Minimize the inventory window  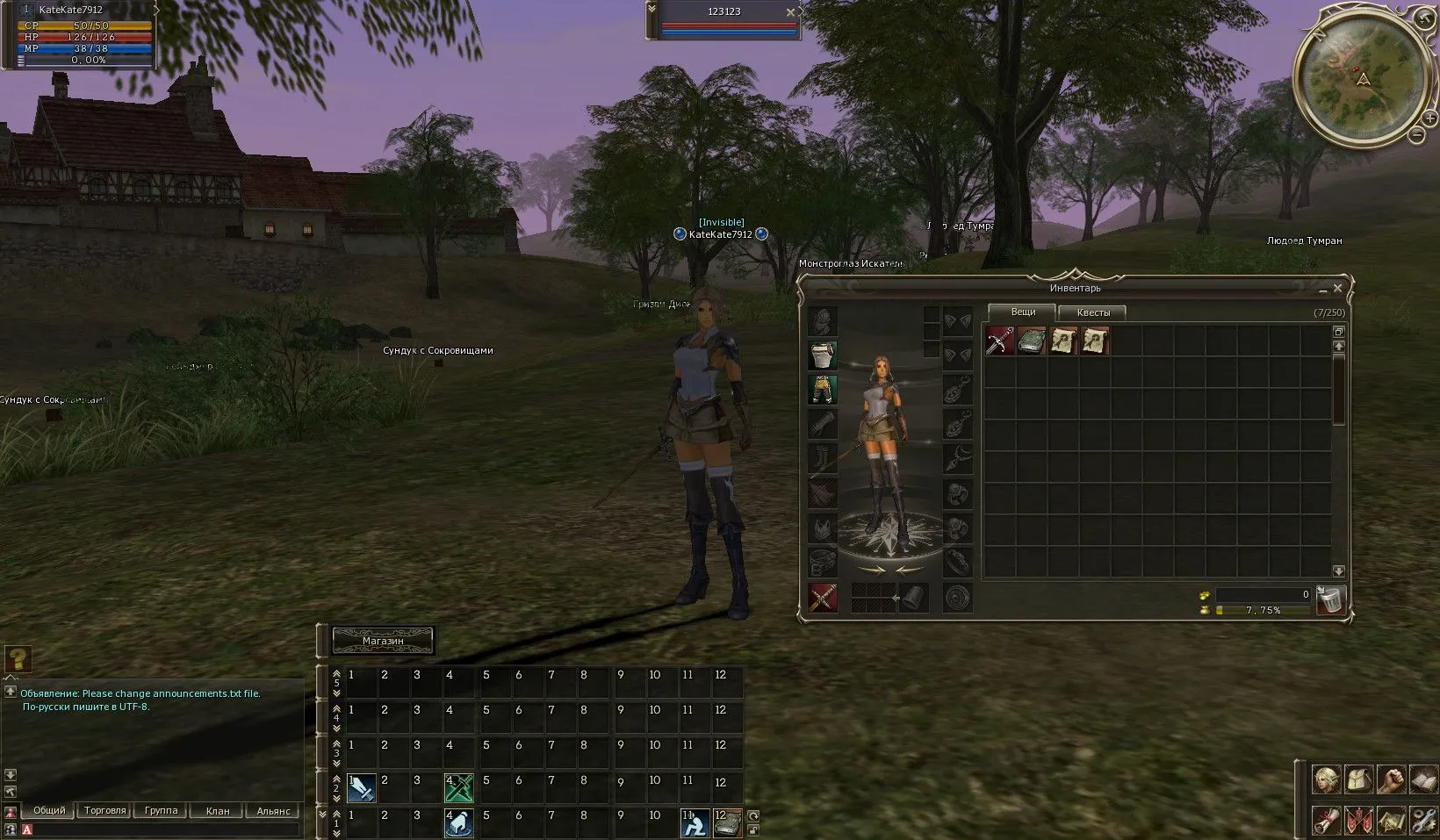pos(1323,289)
